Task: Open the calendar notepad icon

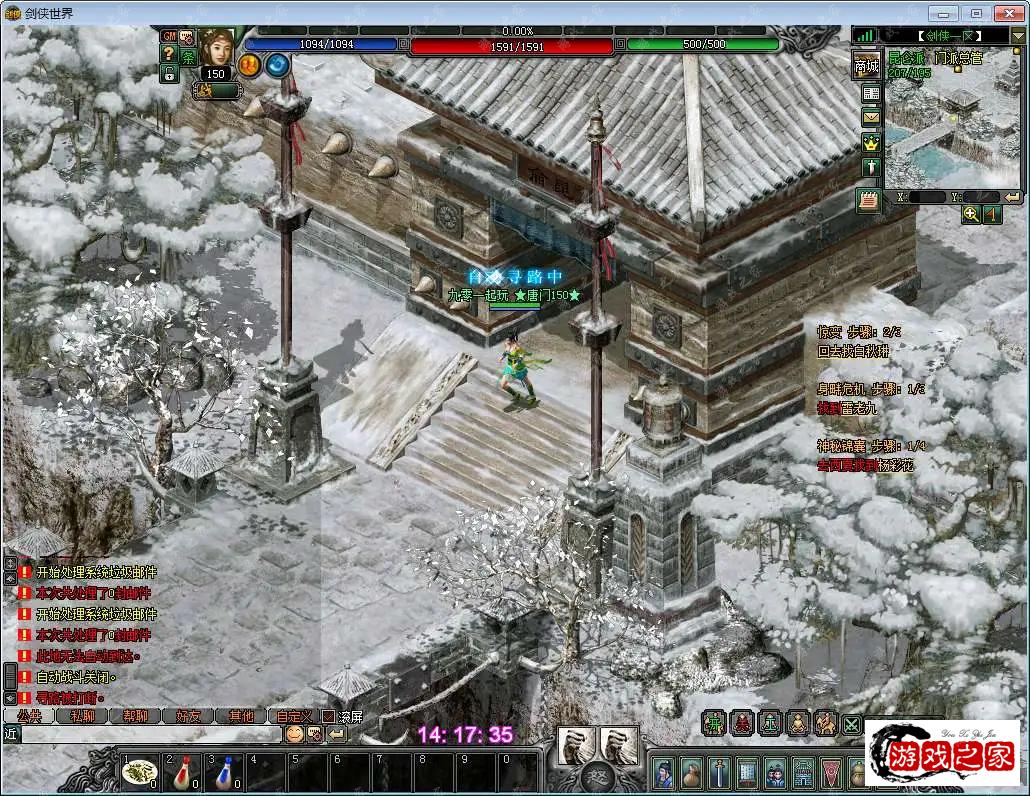Action: coord(868,200)
